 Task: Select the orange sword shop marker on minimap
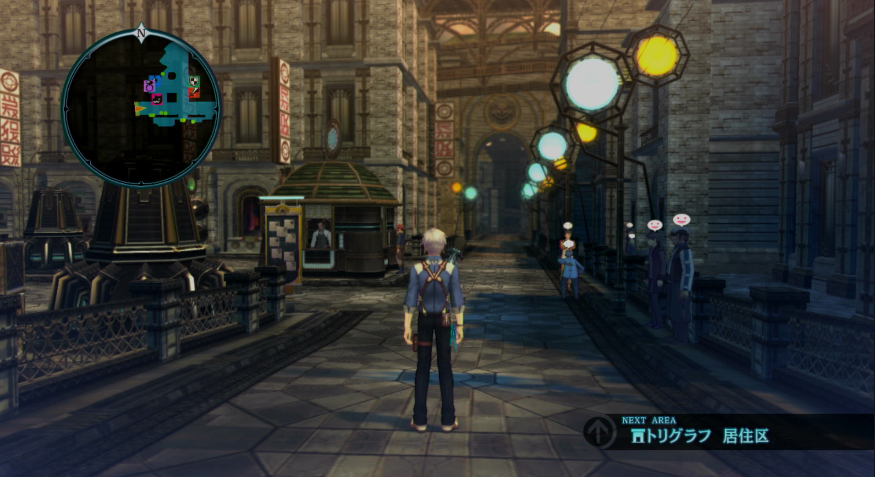[193, 93]
